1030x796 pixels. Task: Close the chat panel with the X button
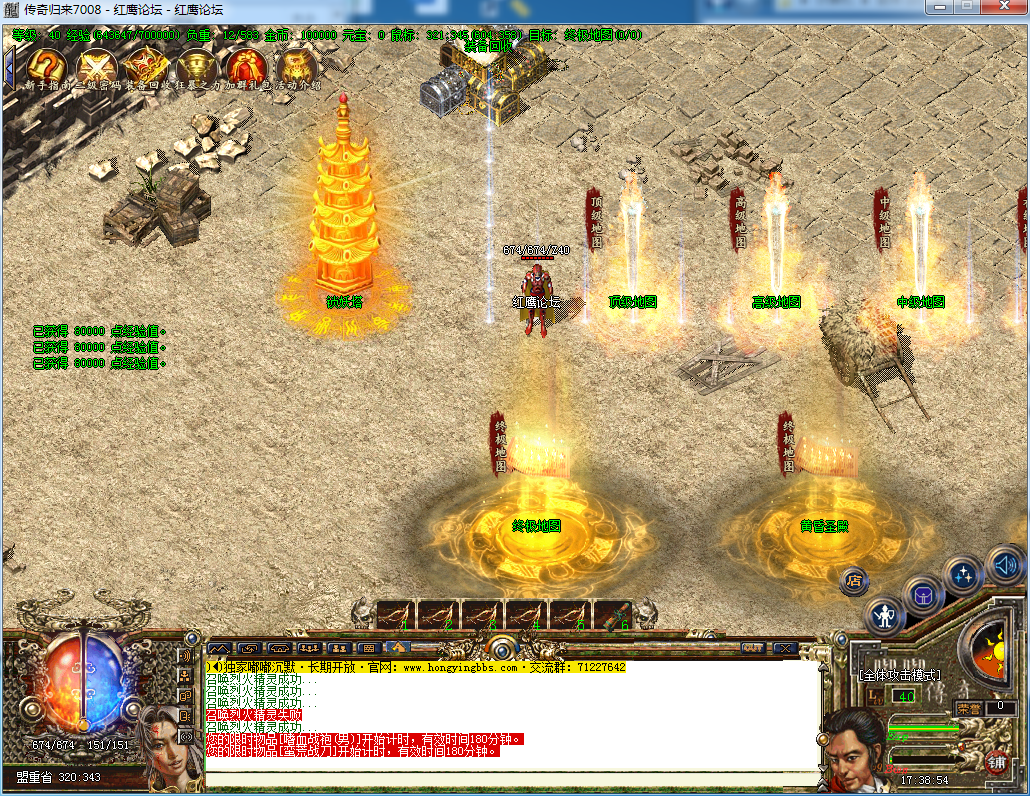[x=786, y=648]
